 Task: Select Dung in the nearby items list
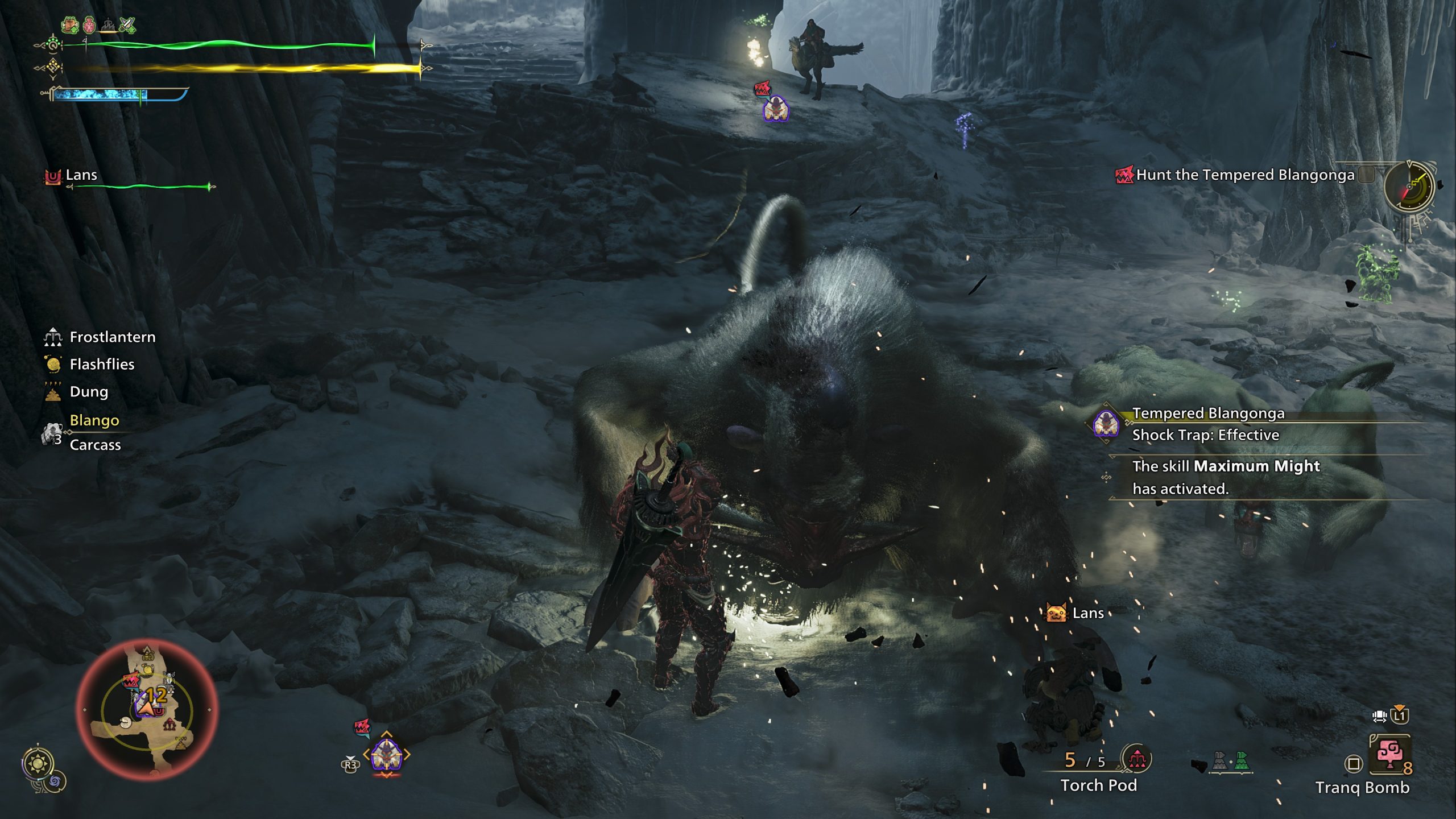[88, 392]
